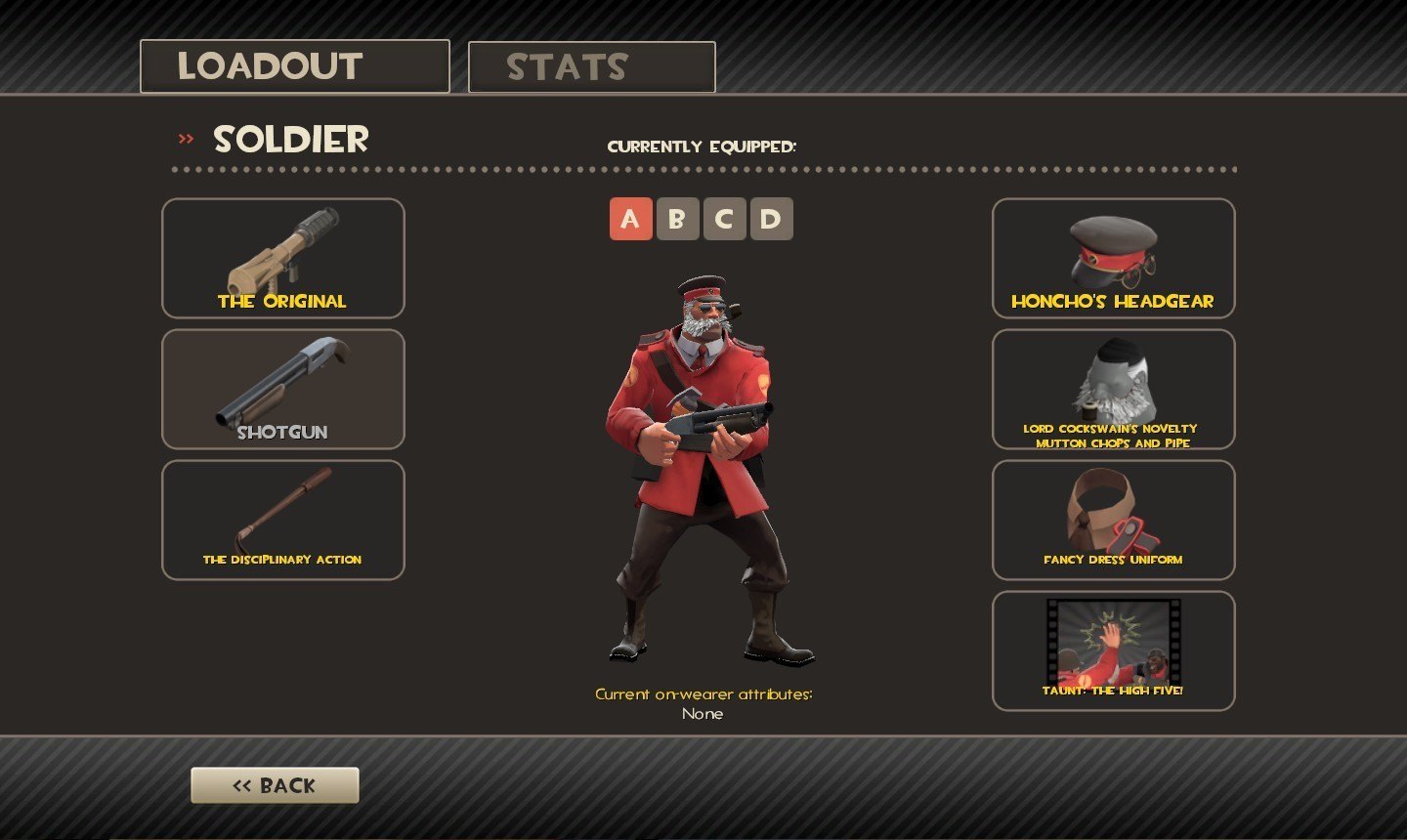
Task: Open the Taunt: The High Five slot
Action: pyautogui.click(x=1113, y=651)
